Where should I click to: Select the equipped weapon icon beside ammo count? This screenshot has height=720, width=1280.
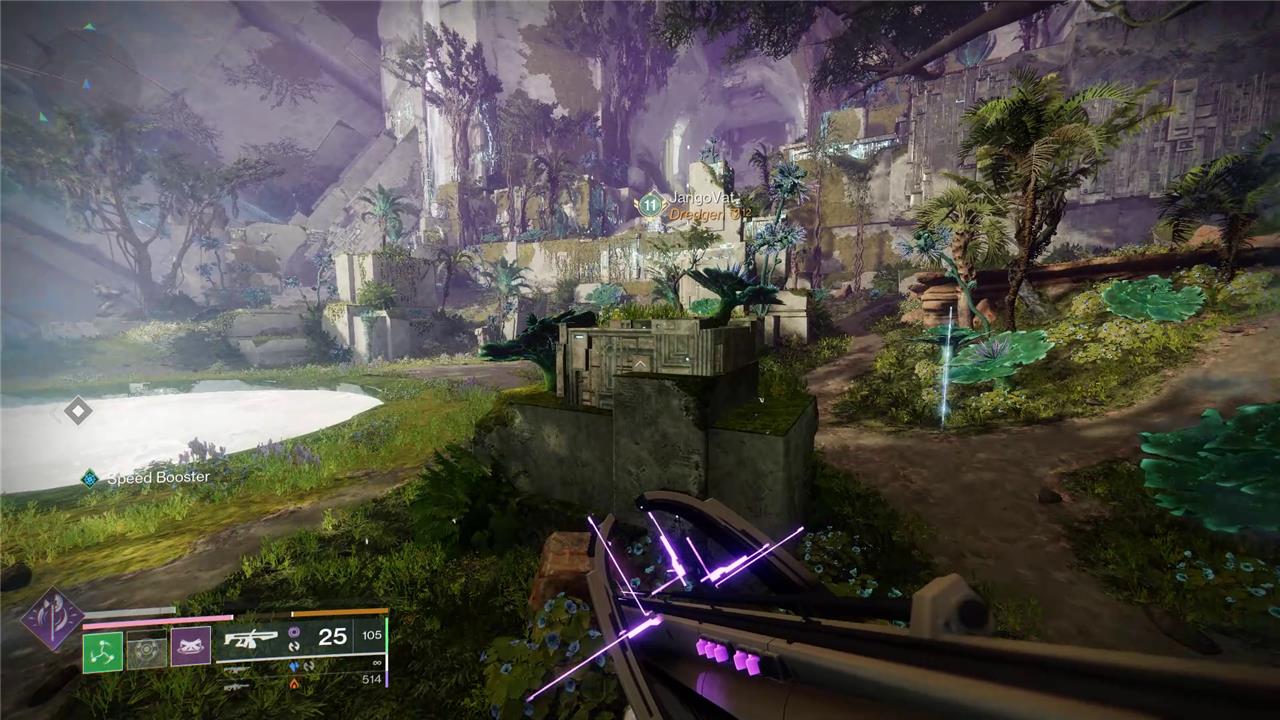(x=249, y=637)
